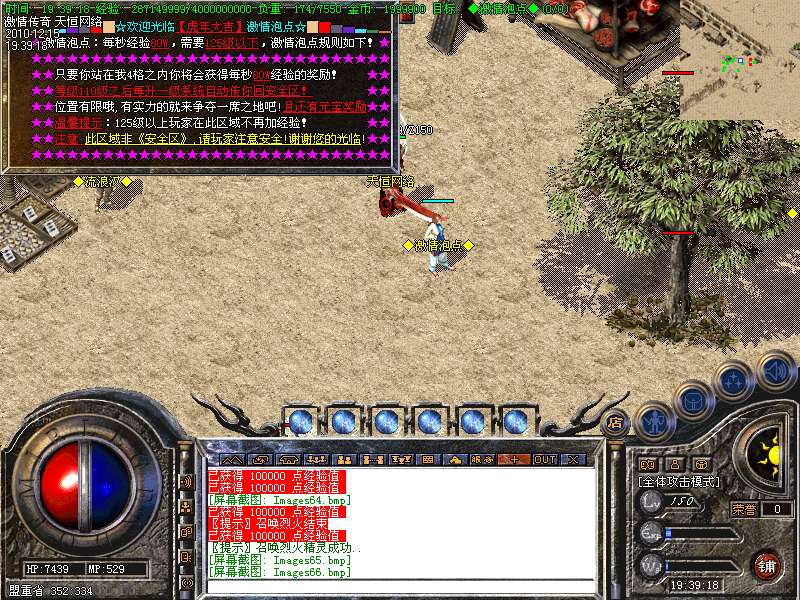Toggle sound with the speaker button

pos(775,370)
